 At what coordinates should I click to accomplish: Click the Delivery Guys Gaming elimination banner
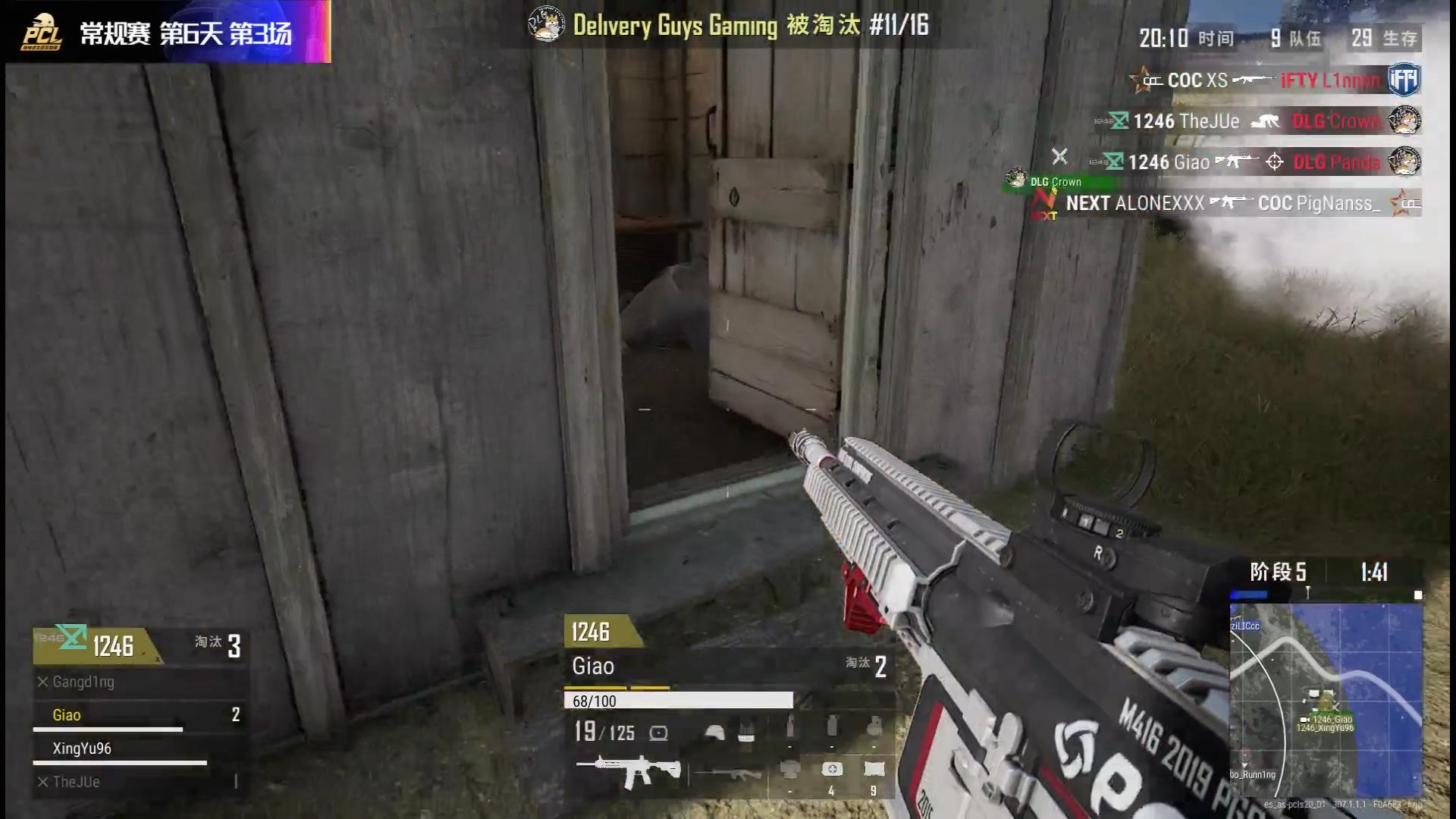[728, 25]
